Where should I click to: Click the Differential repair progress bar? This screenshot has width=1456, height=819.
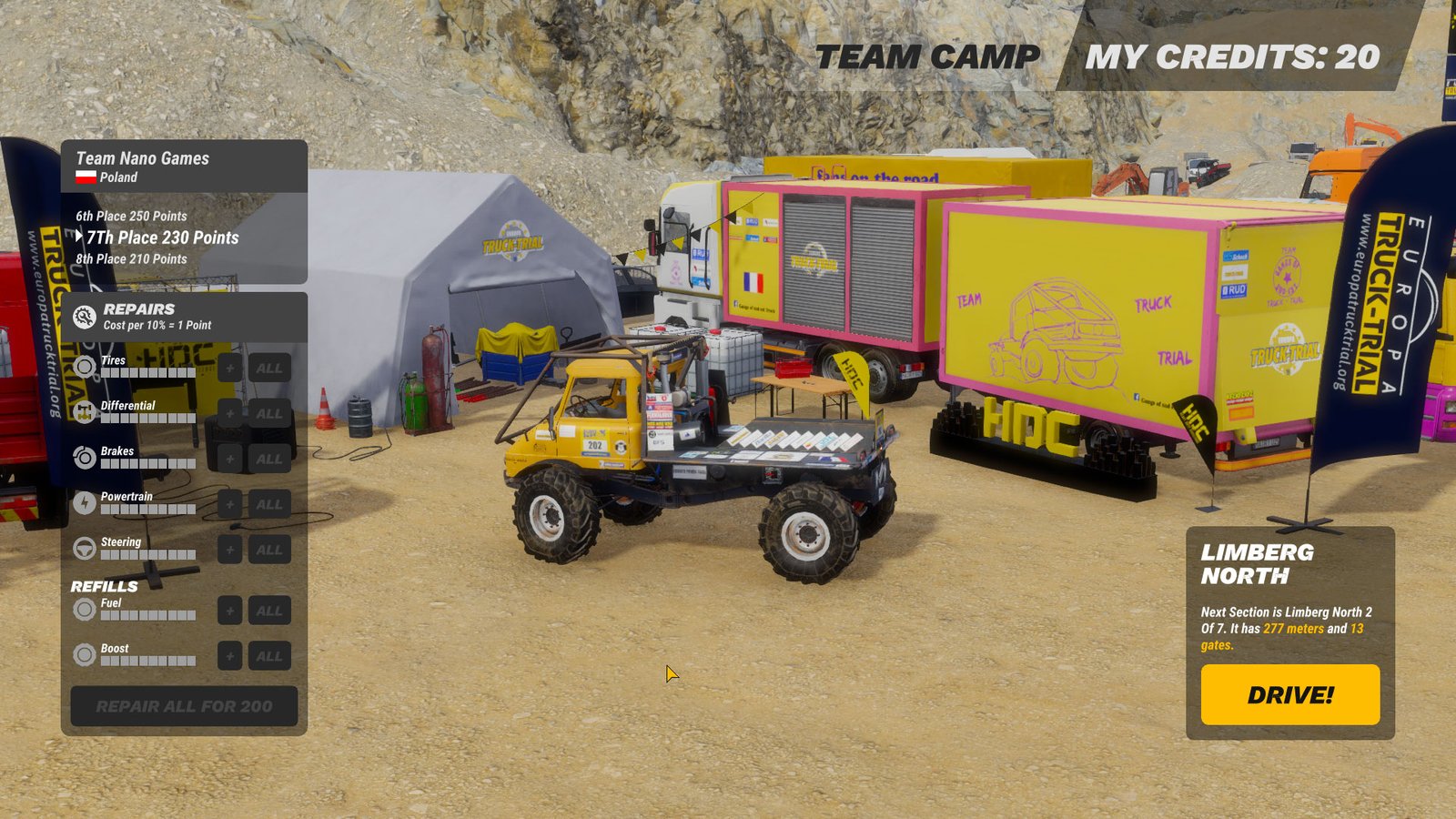(x=150, y=418)
